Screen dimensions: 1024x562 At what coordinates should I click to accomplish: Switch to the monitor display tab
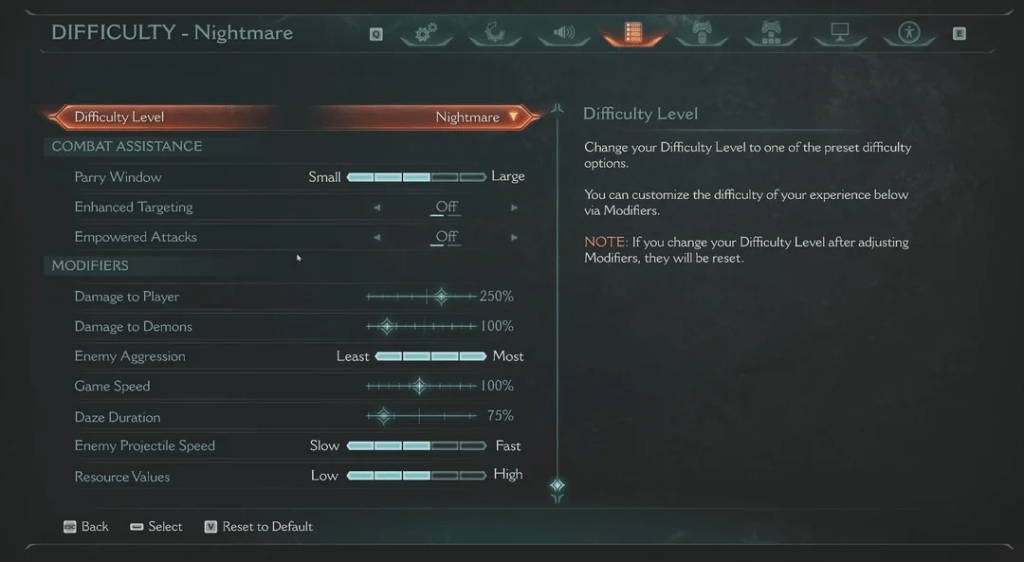839,34
